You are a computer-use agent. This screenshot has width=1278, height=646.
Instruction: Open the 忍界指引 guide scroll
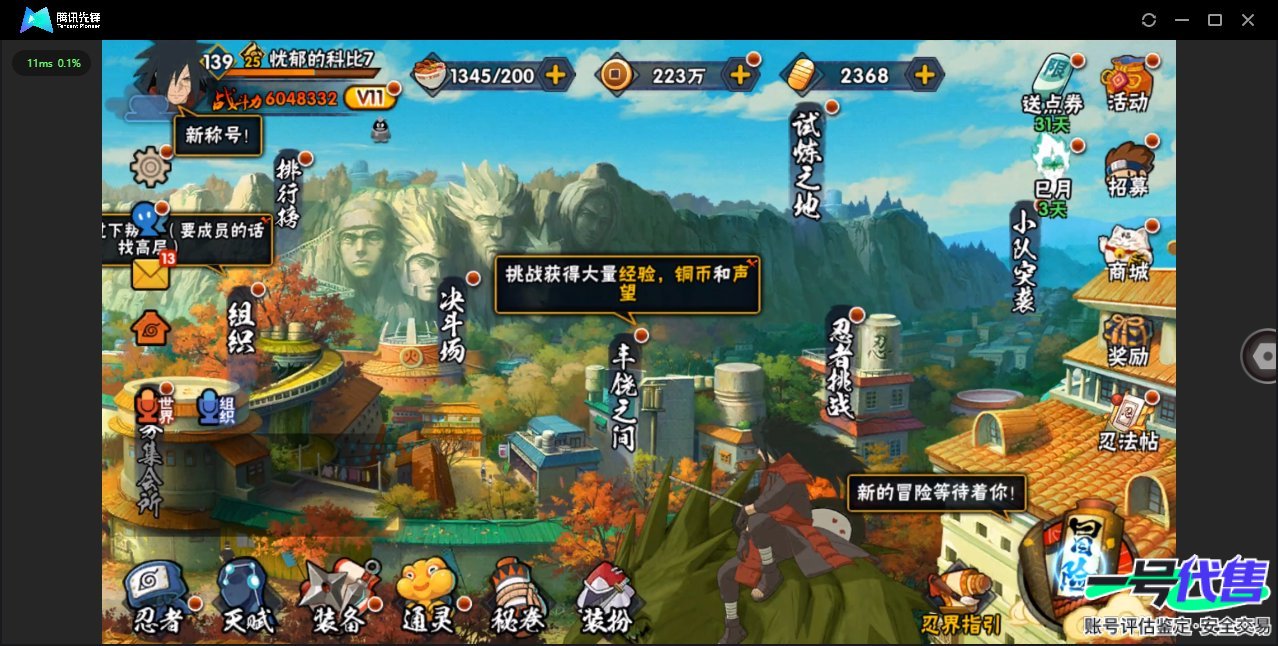pos(961,601)
